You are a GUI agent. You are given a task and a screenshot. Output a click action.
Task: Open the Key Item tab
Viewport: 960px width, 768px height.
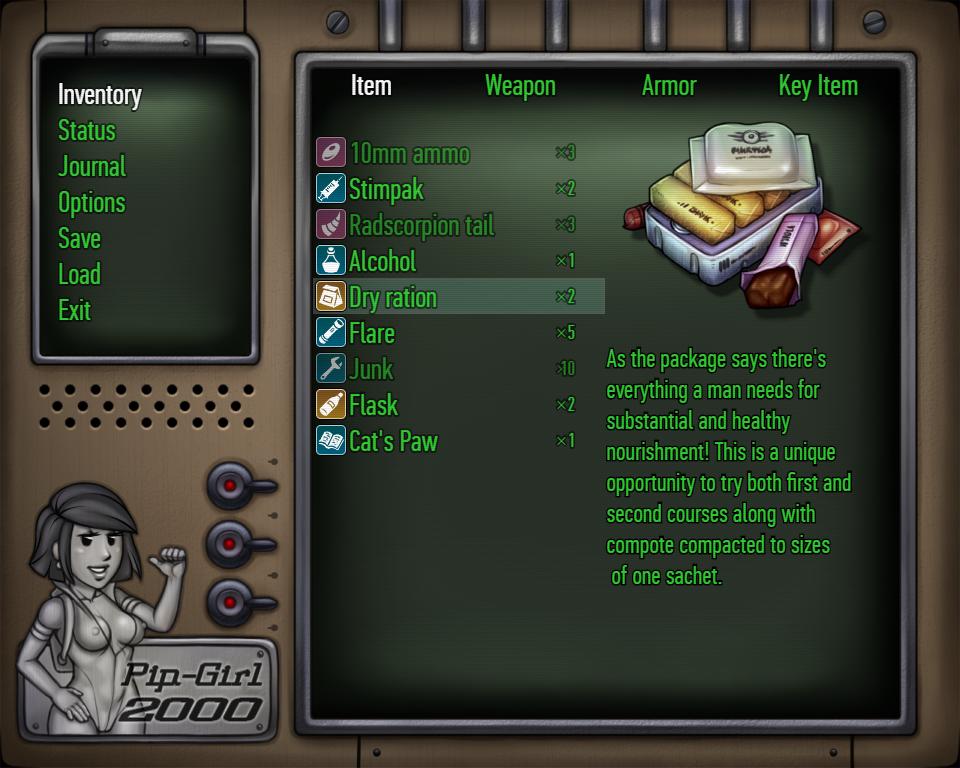click(x=818, y=86)
